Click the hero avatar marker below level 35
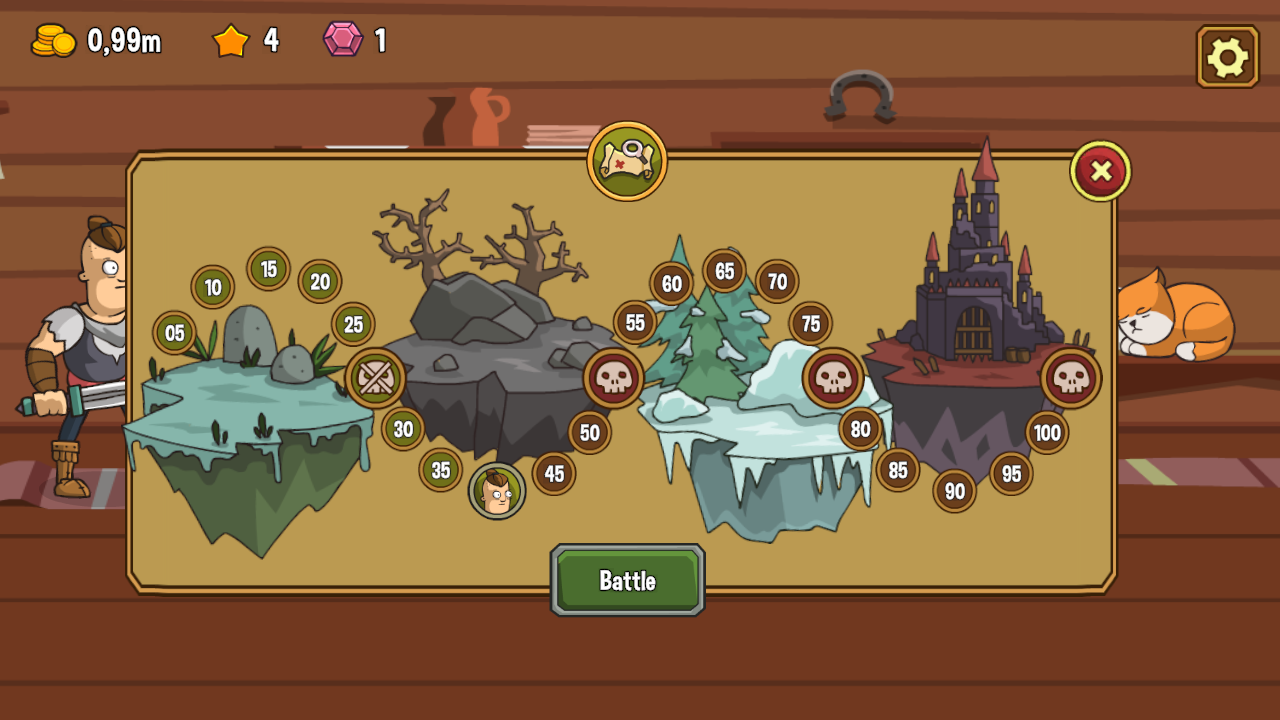 pyautogui.click(x=497, y=491)
